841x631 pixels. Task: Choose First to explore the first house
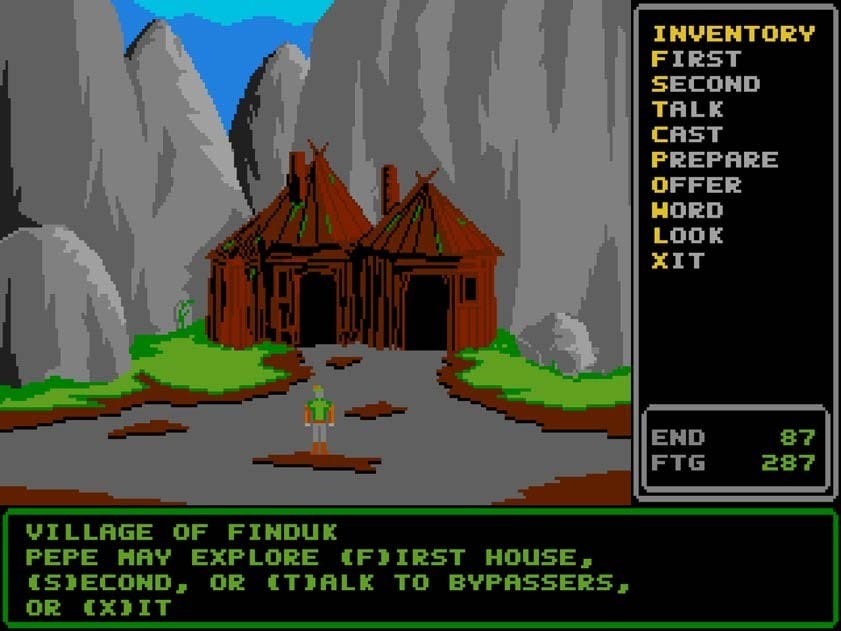697,59
